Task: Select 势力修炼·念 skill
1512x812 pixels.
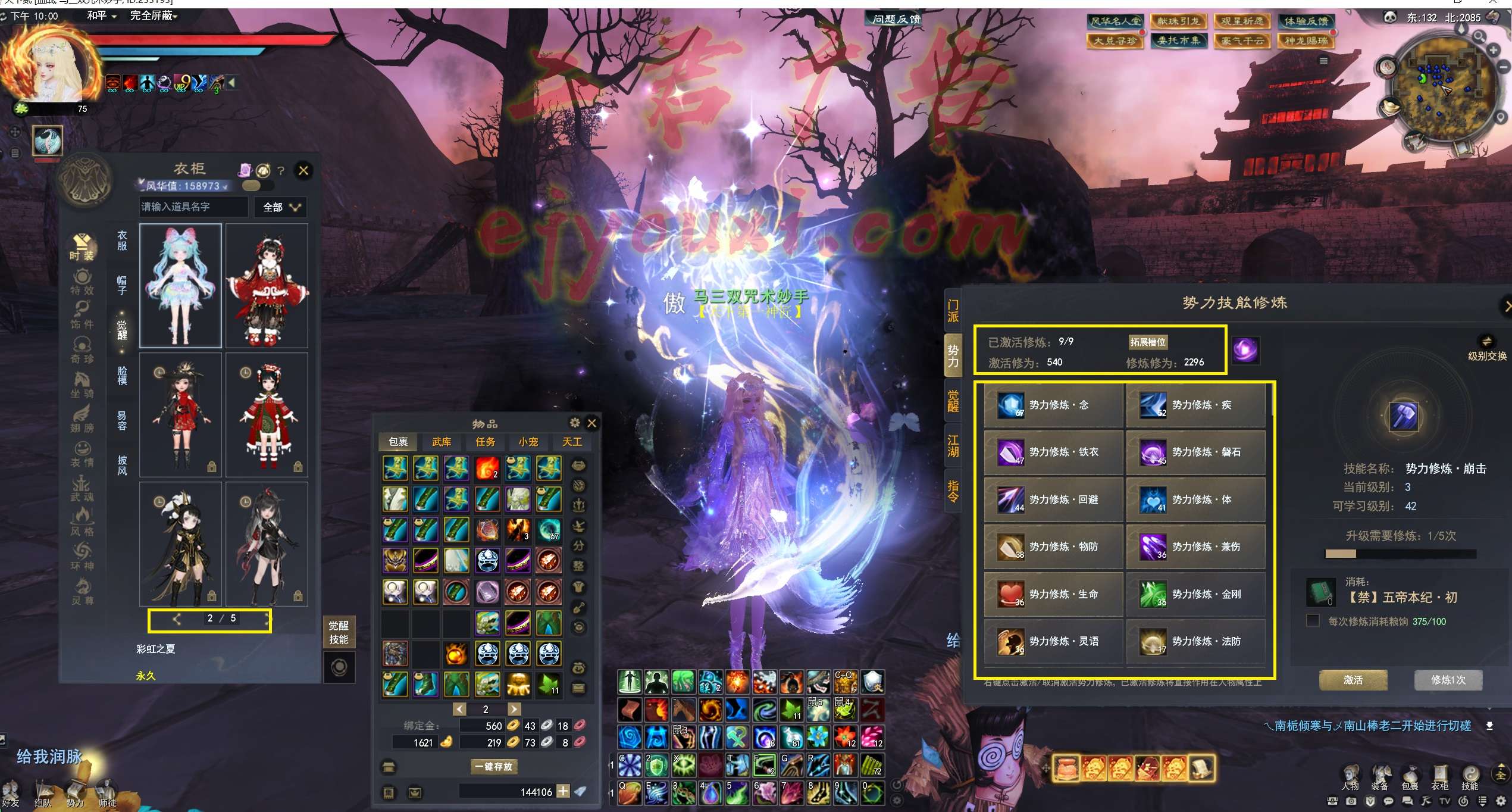Action: point(1053,405)
